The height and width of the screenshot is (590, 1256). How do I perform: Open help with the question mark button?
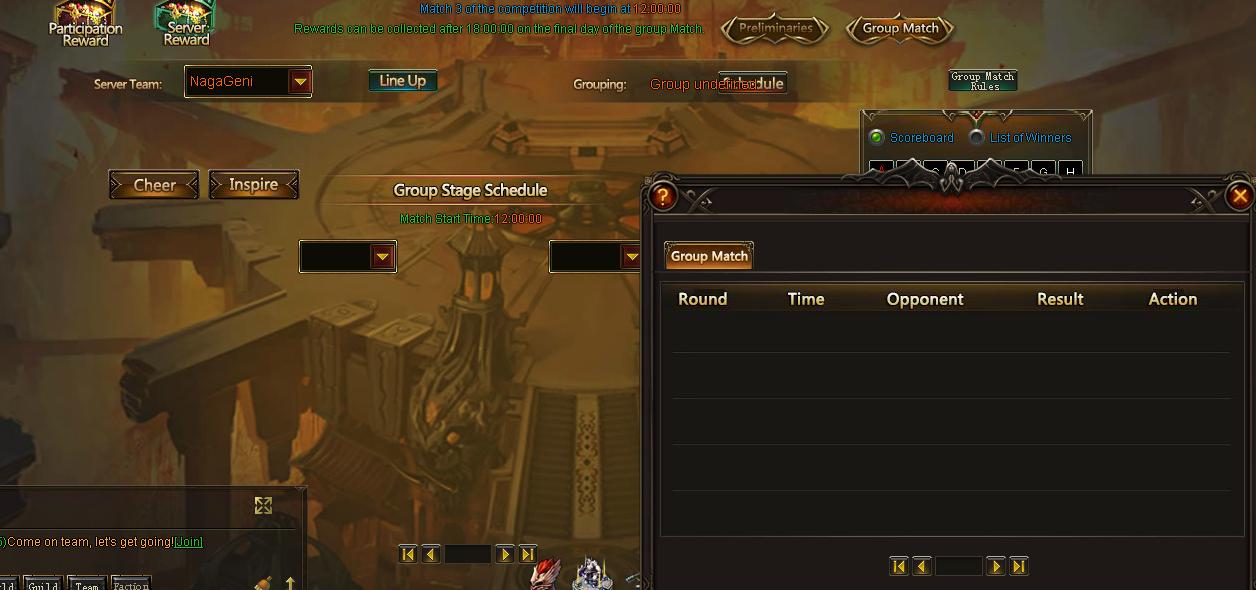click(662, 196)
